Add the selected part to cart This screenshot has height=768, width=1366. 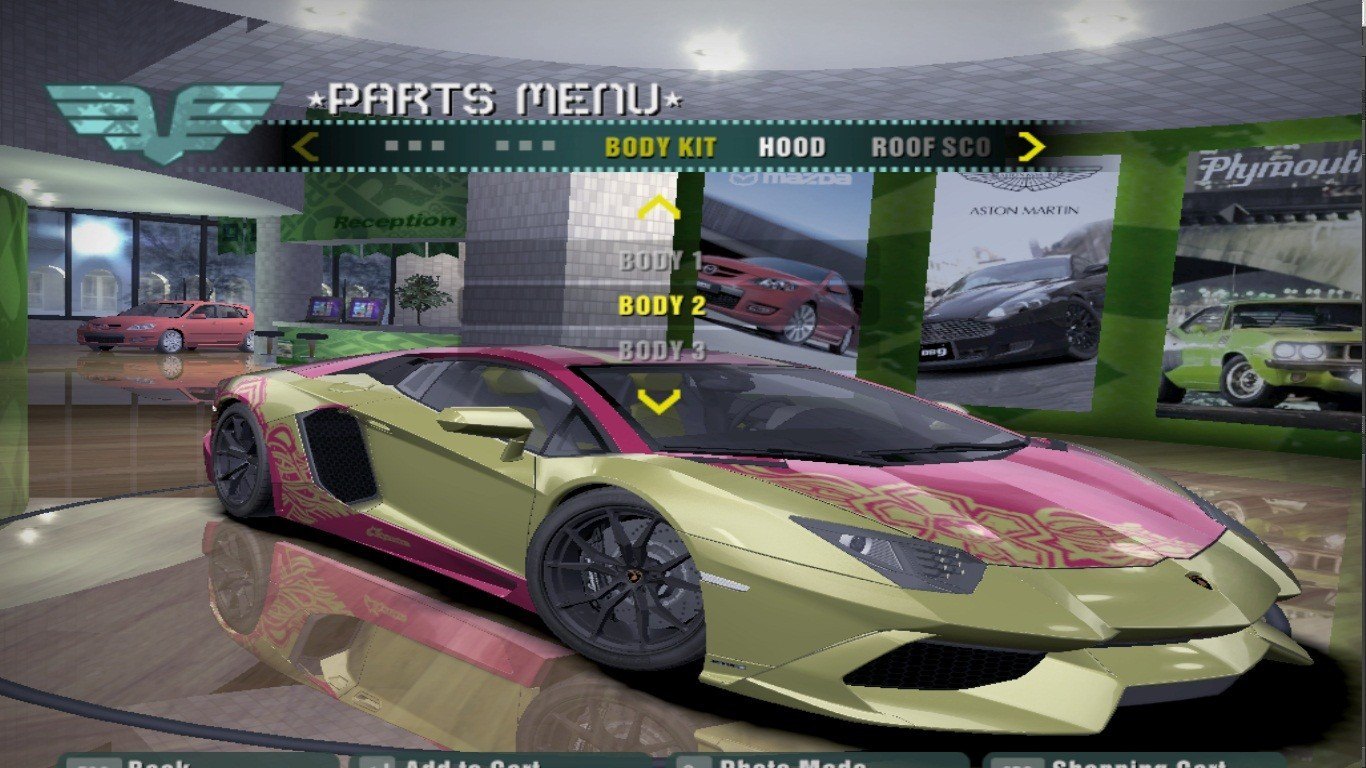(470, 762)
